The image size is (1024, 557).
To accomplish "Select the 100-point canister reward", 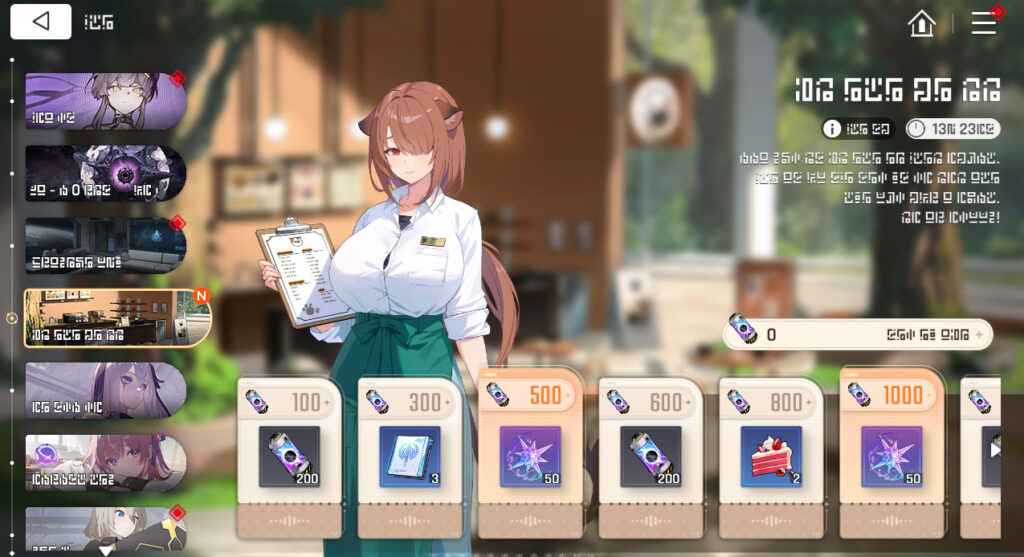I will pos(290,456).
